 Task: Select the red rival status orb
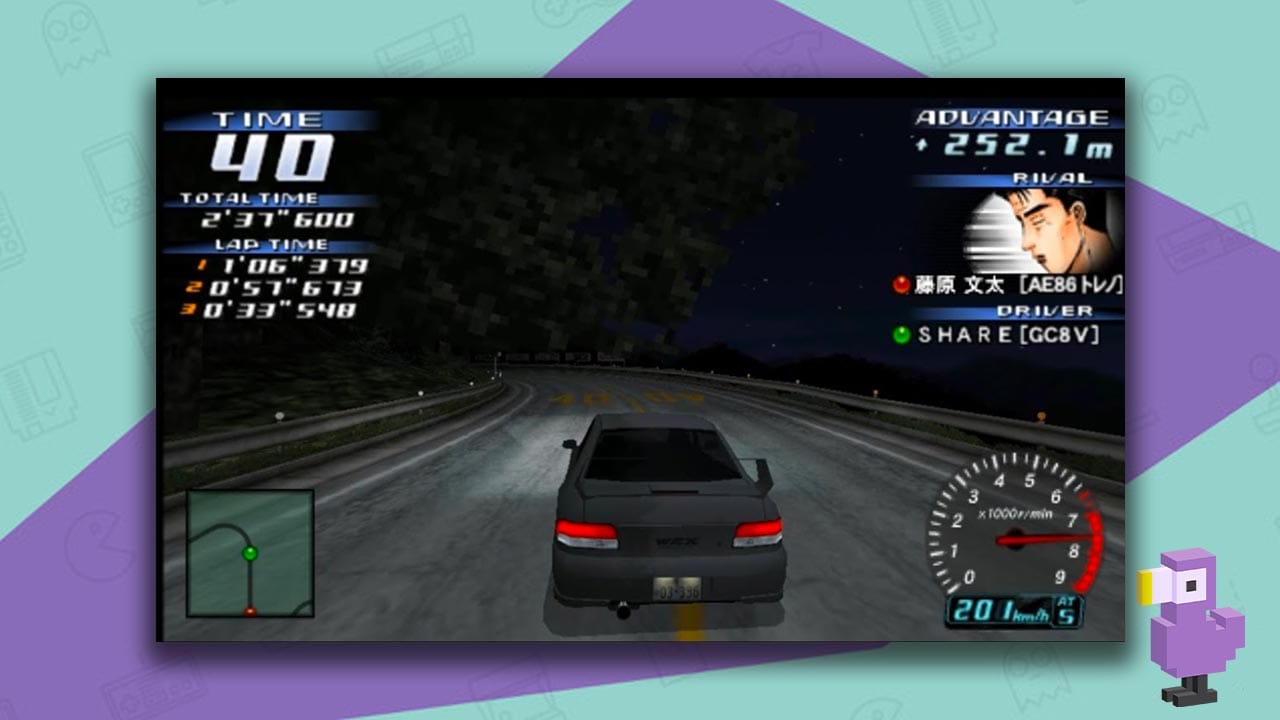click(902, 285)
